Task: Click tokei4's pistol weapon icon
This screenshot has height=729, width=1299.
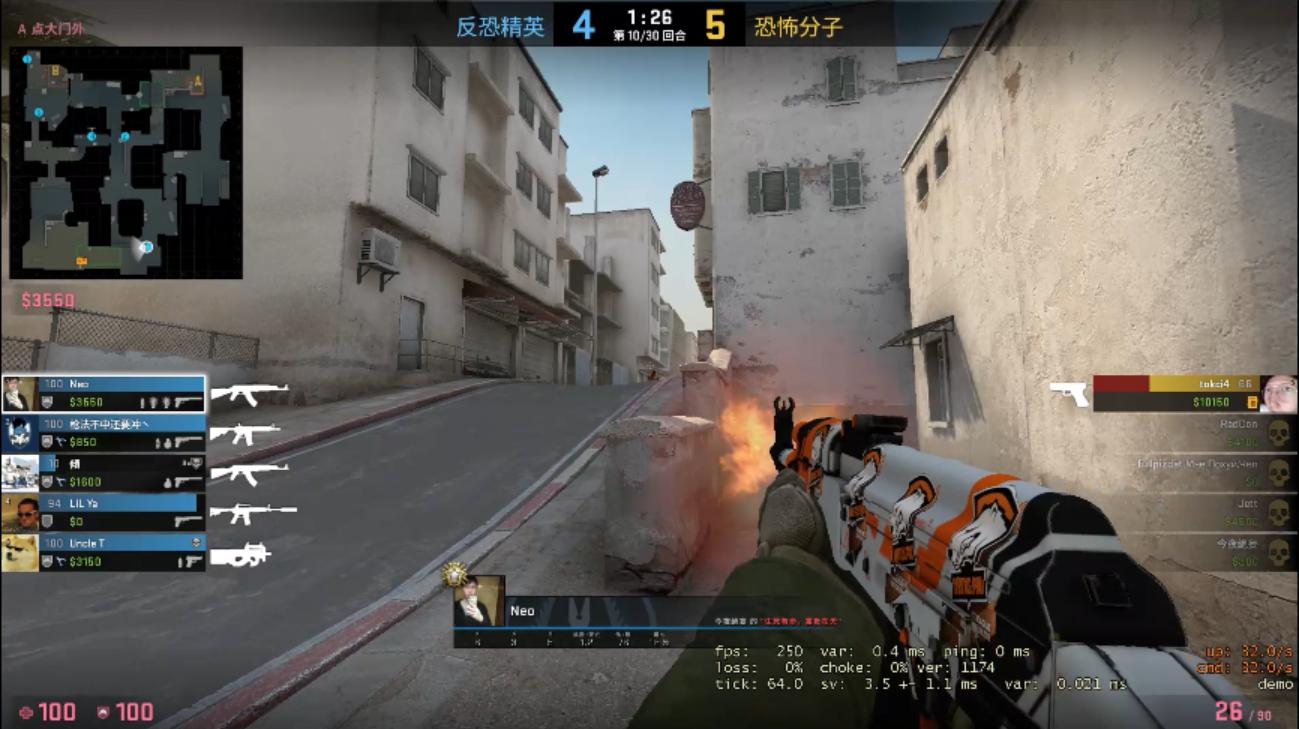Action: tap(1069, 393)
